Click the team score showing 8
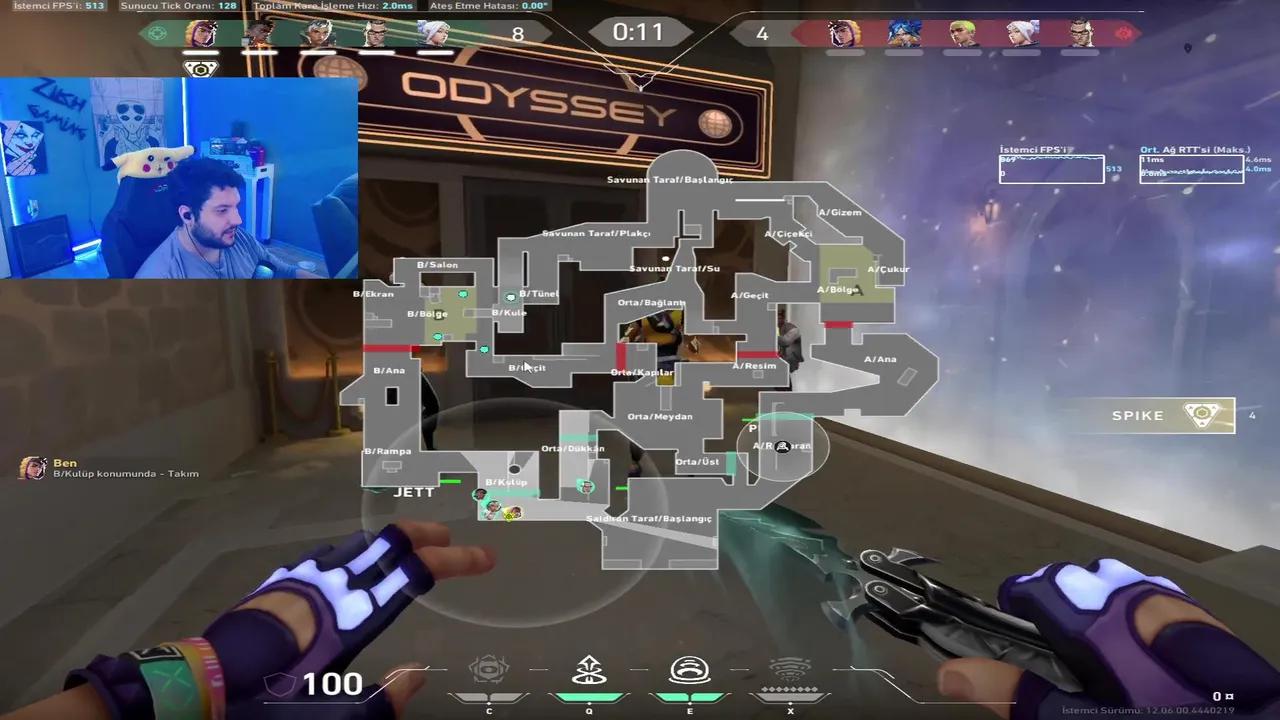The image size is (1280, 720). pos(516,33)
